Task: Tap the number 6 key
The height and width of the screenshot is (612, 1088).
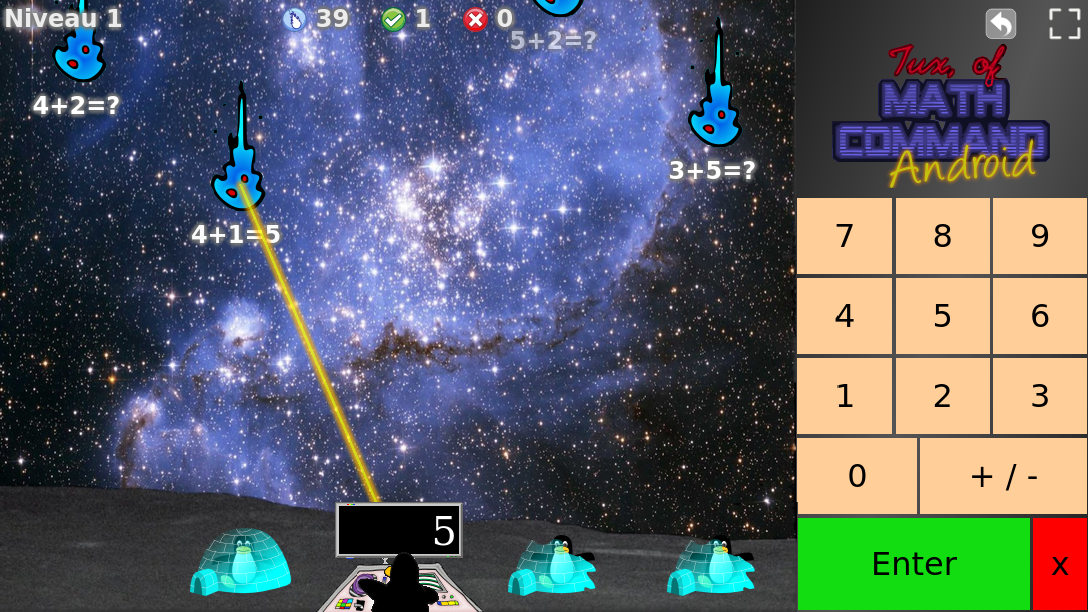Action: [1040, 316]
